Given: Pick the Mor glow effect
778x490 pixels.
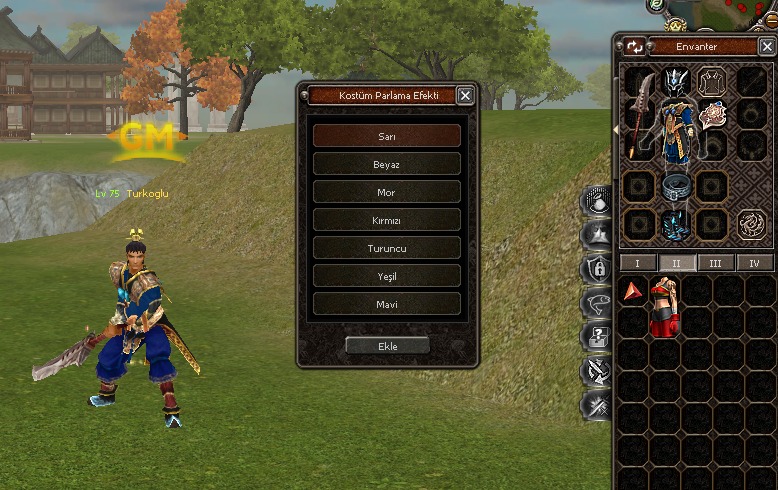Looking at the screenshot, I should [386, 191].
